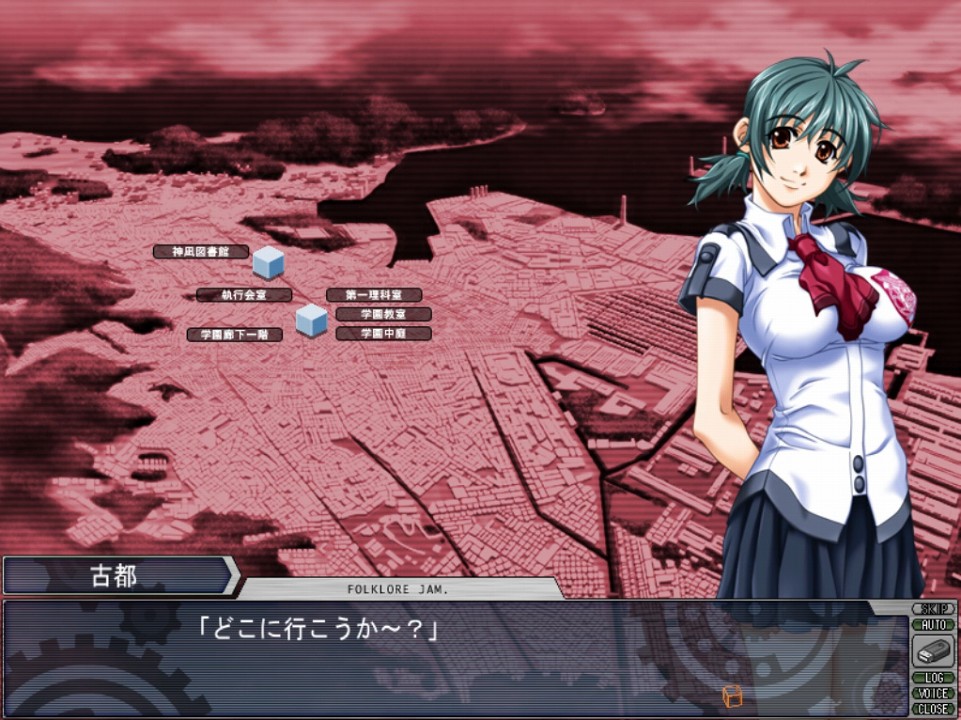Toggle AUTO text advance

(x=932, y=624)
